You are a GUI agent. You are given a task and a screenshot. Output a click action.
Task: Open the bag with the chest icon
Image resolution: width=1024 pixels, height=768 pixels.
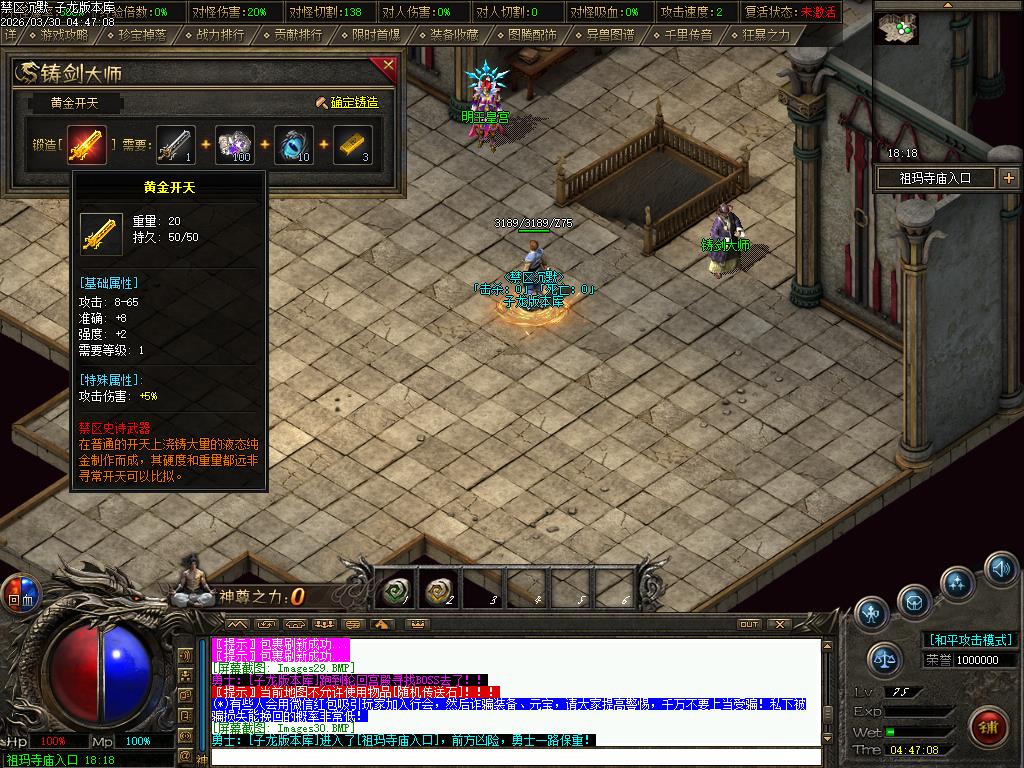tap(913, 602)
